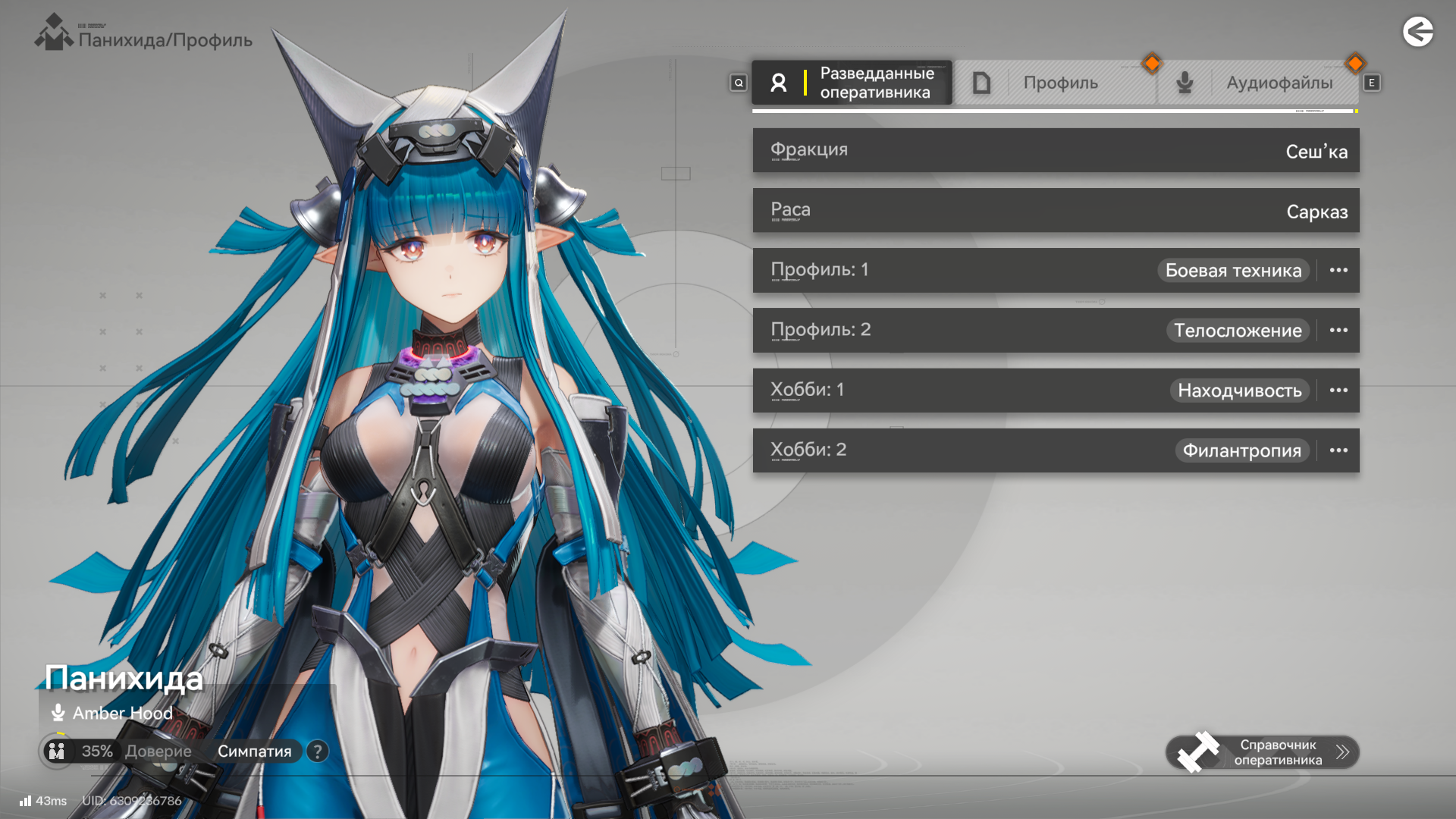Viewport: 1456px width, 819px height.
Task: Select the Разведданные оперативника tab
Action: coord(852,83)
